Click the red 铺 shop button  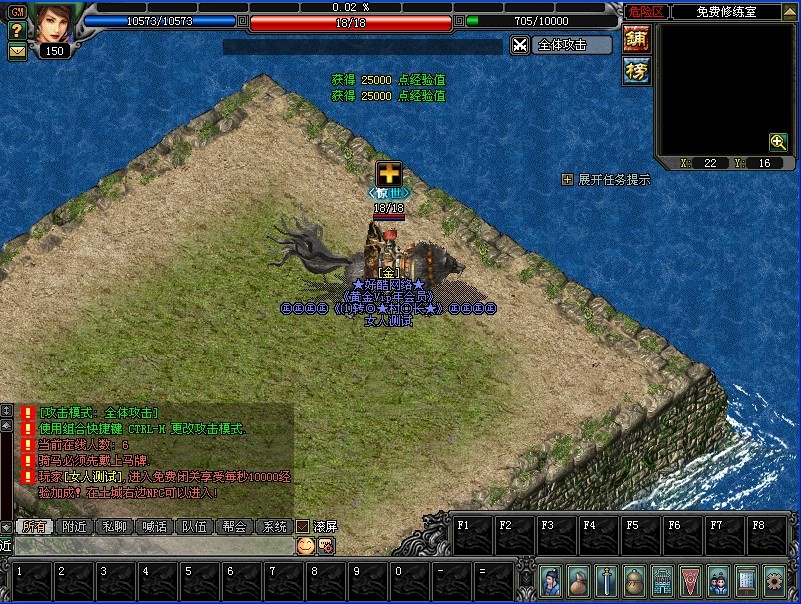(x=636, y=39)
